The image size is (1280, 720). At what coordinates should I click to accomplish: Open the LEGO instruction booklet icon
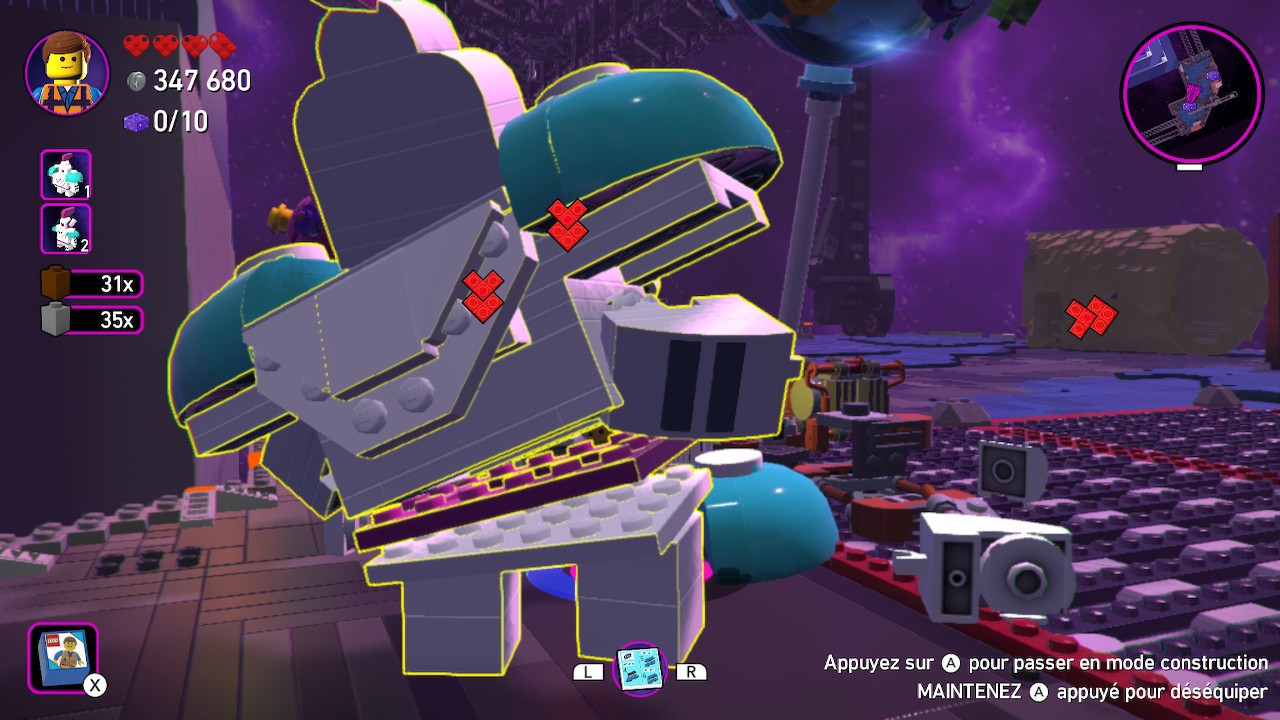(62, 656)
